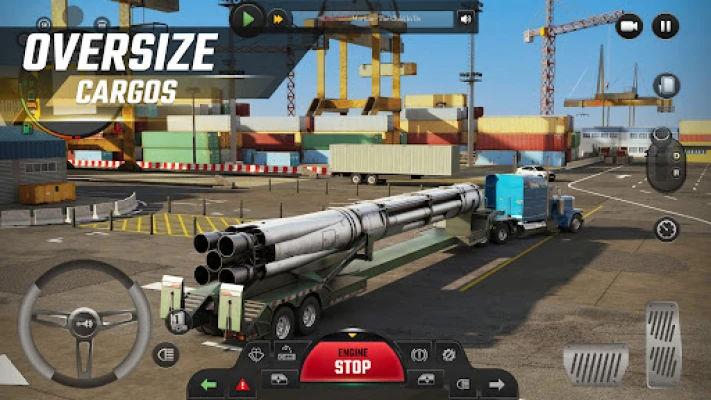The height and width of the screenshot is (400, 711).
Task: Toggle the windshield wipers
Action: coord(255,354)
